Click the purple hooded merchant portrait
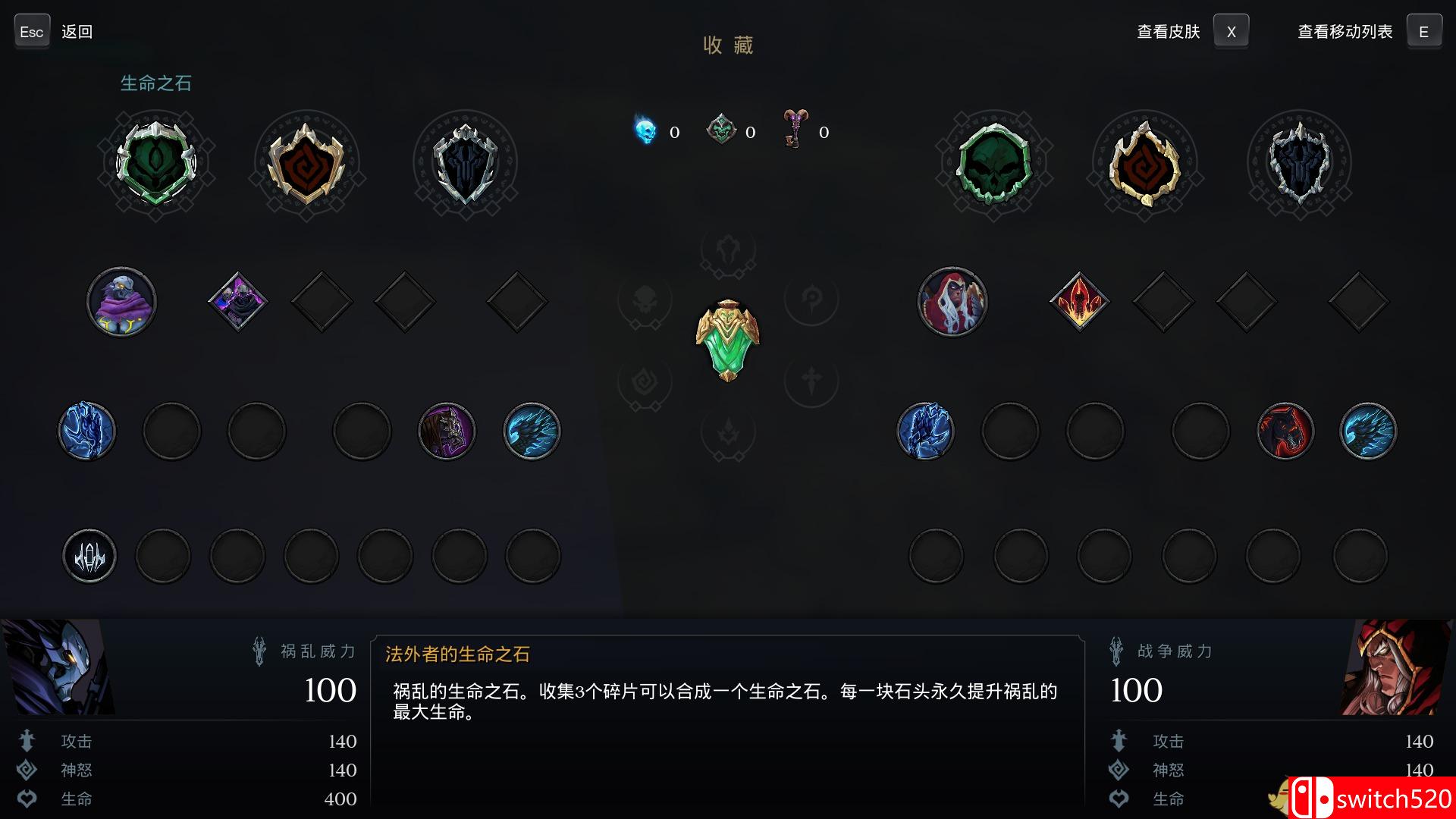1456x819 pixels. tap(121, 301)
